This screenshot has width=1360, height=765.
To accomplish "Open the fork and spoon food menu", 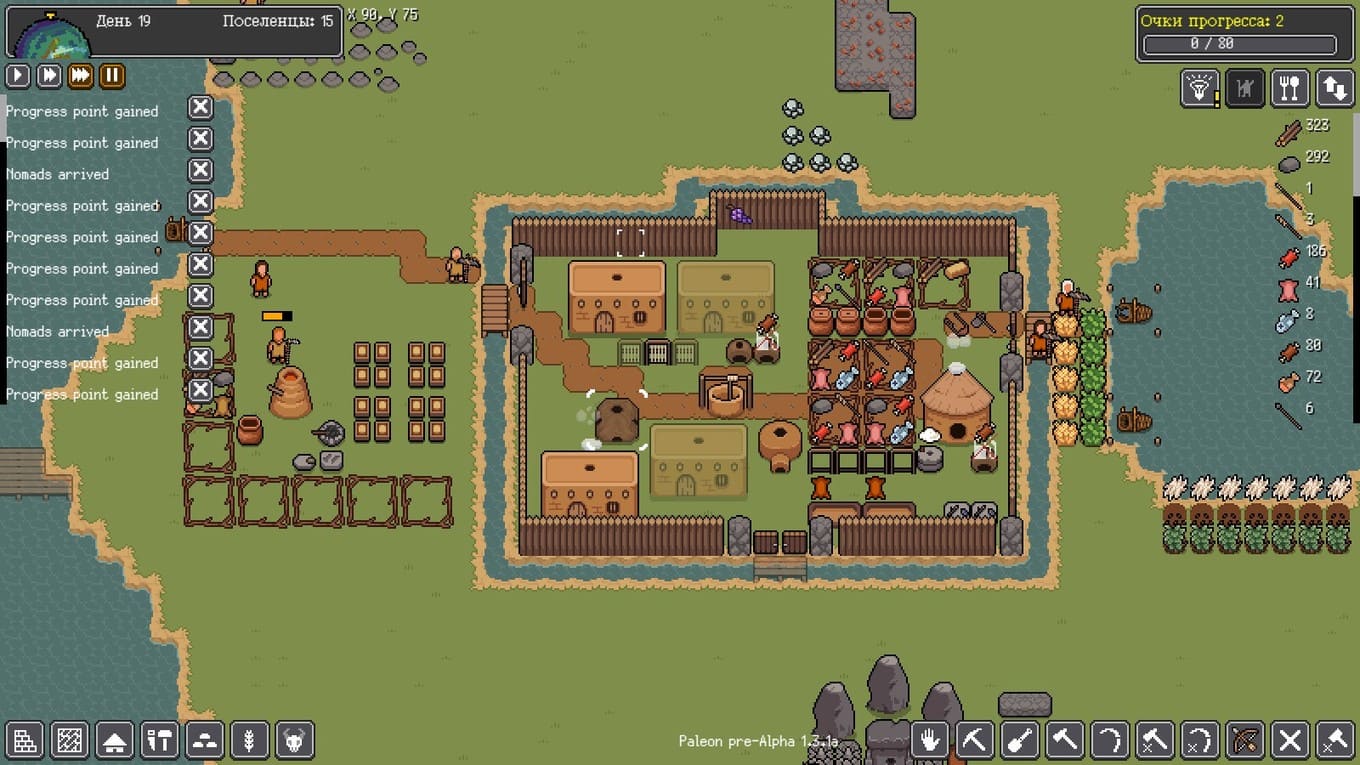I will (1290, 88).
